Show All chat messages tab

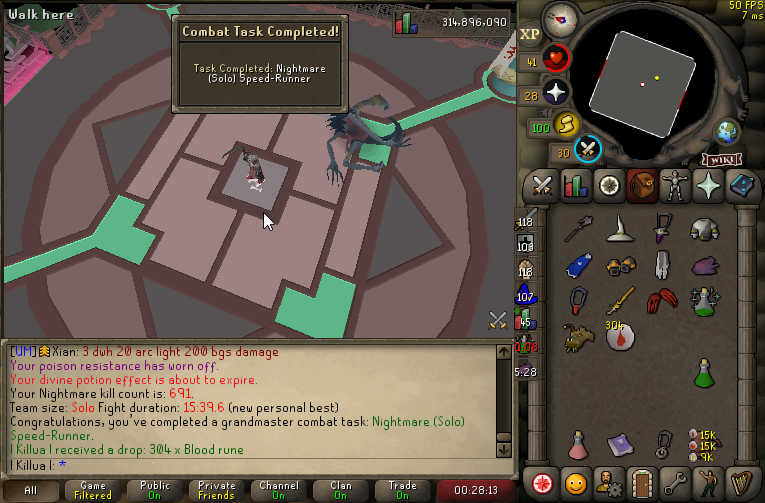tap(30, 490)
